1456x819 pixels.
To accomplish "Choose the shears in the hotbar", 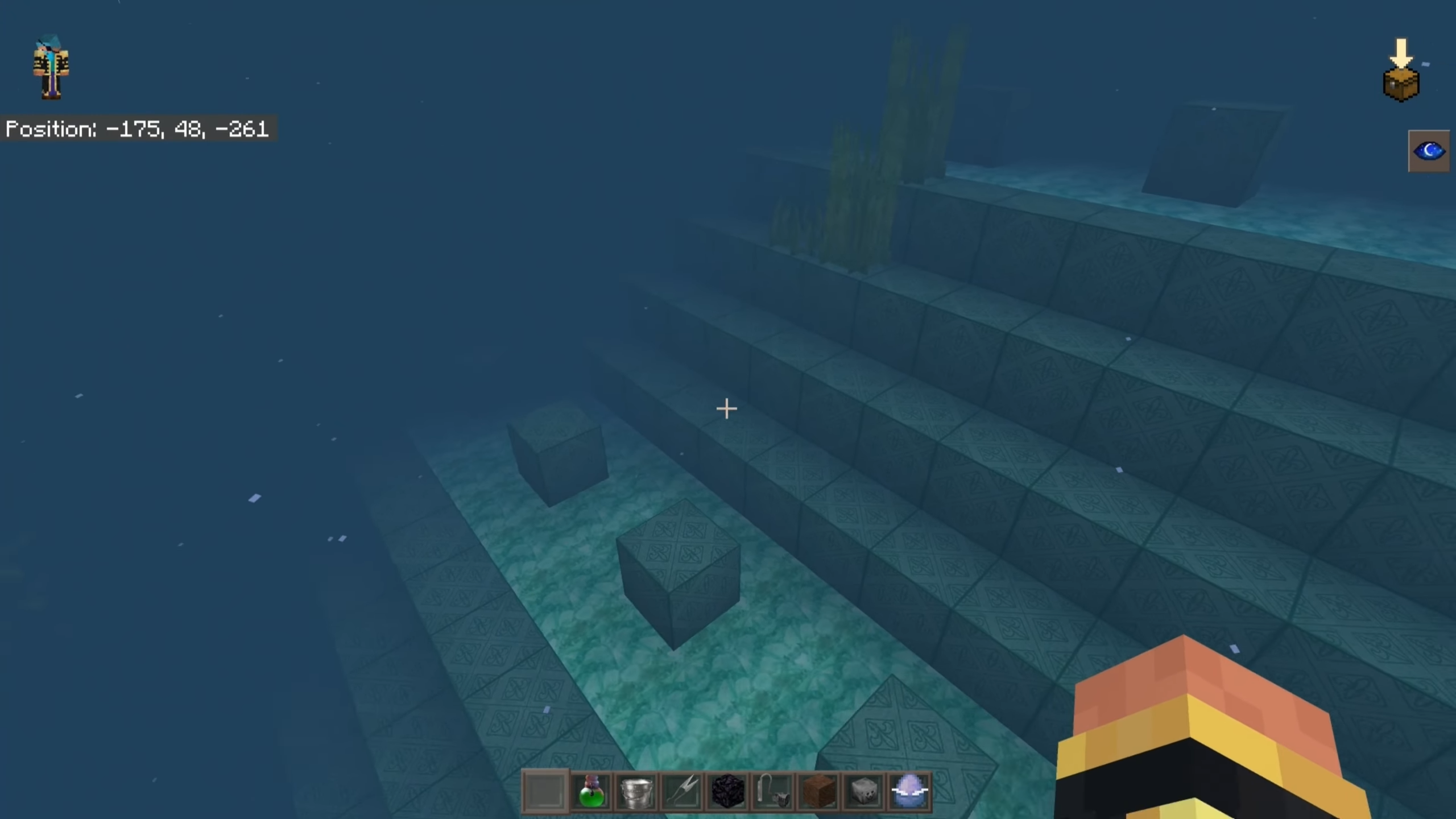I will click(x=681, y=791).
